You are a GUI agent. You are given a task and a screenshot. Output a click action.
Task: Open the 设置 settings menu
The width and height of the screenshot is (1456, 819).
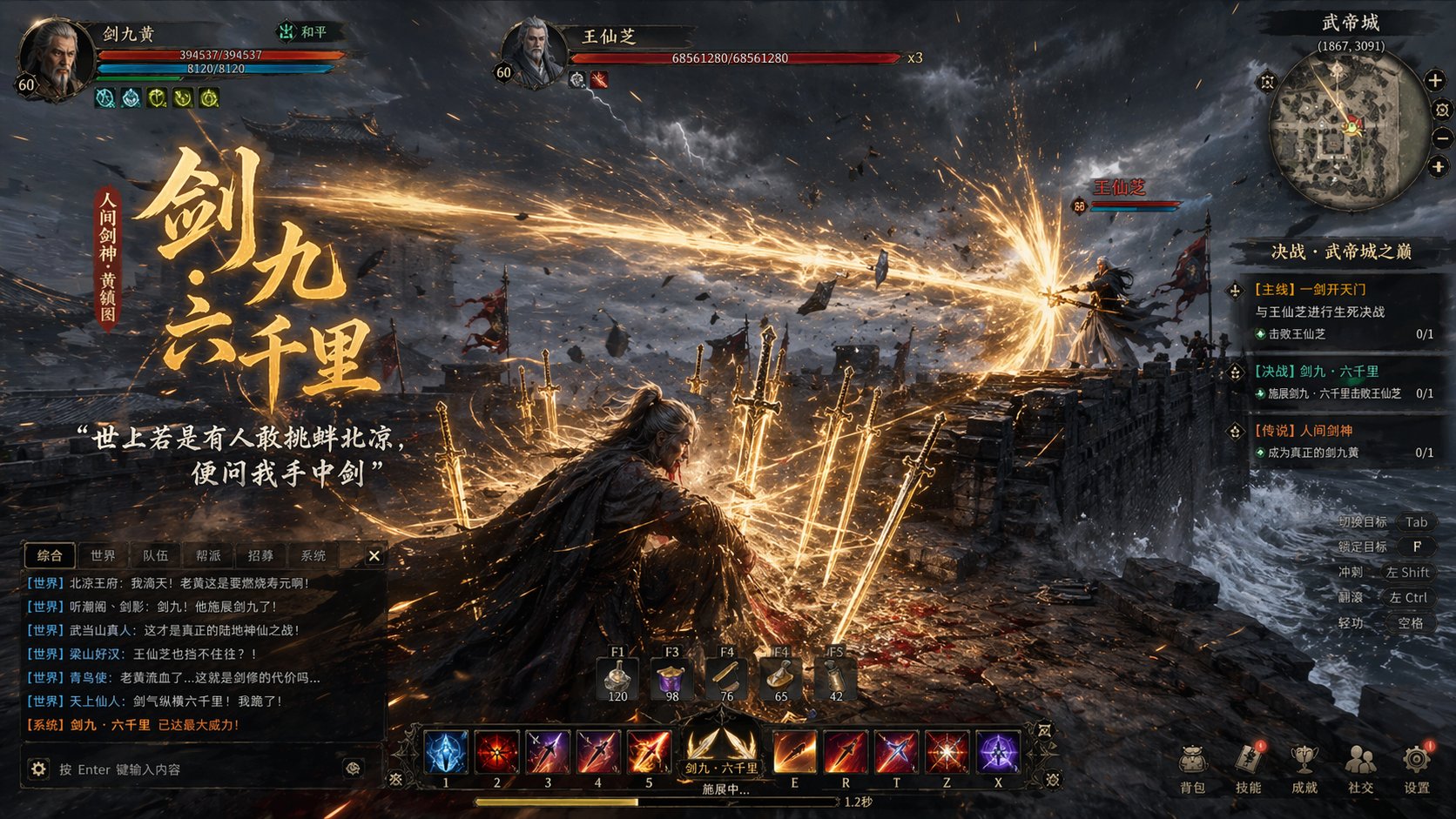1417,768
